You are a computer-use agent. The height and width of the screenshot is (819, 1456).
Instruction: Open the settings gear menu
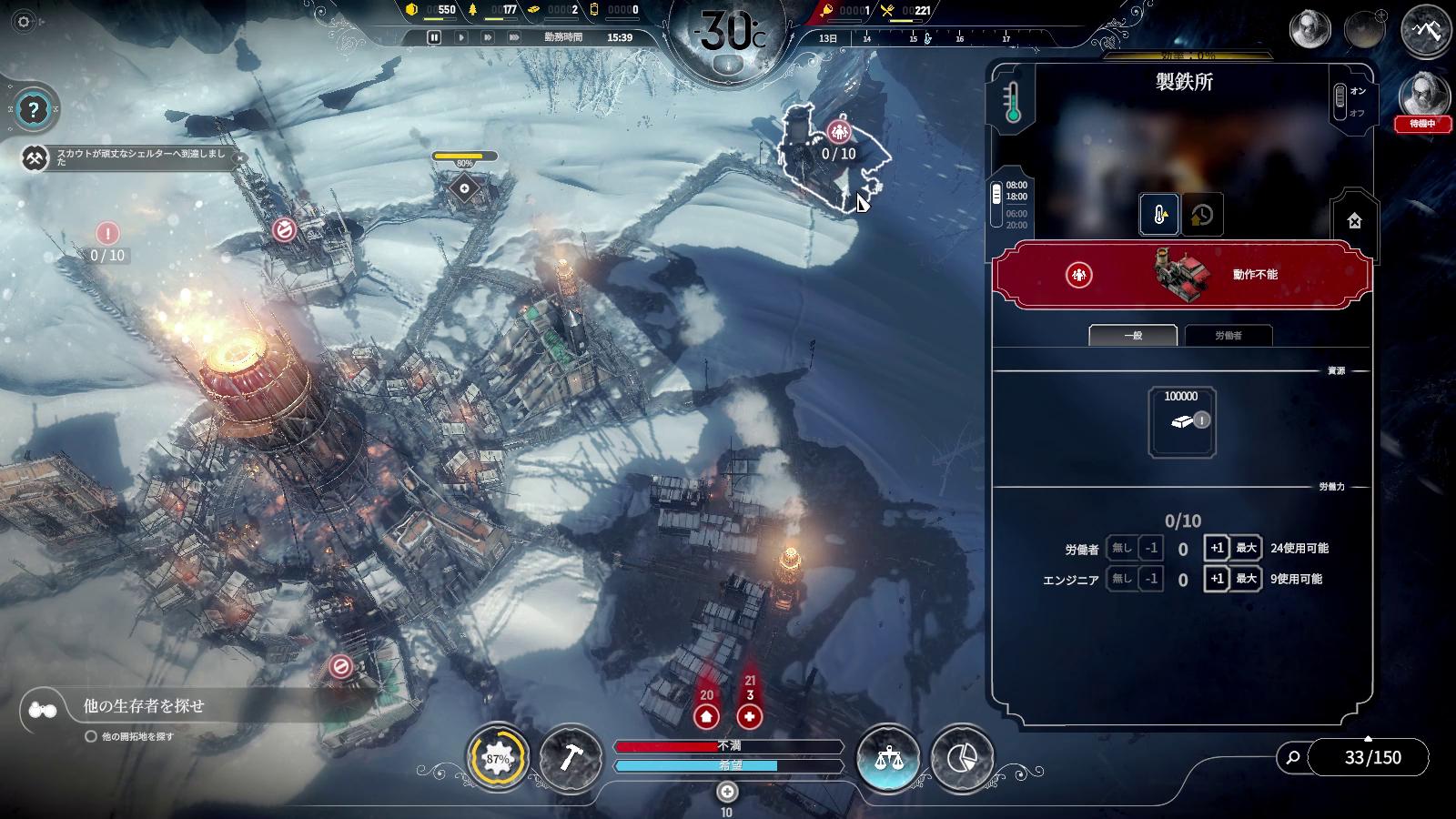[25, 22]
